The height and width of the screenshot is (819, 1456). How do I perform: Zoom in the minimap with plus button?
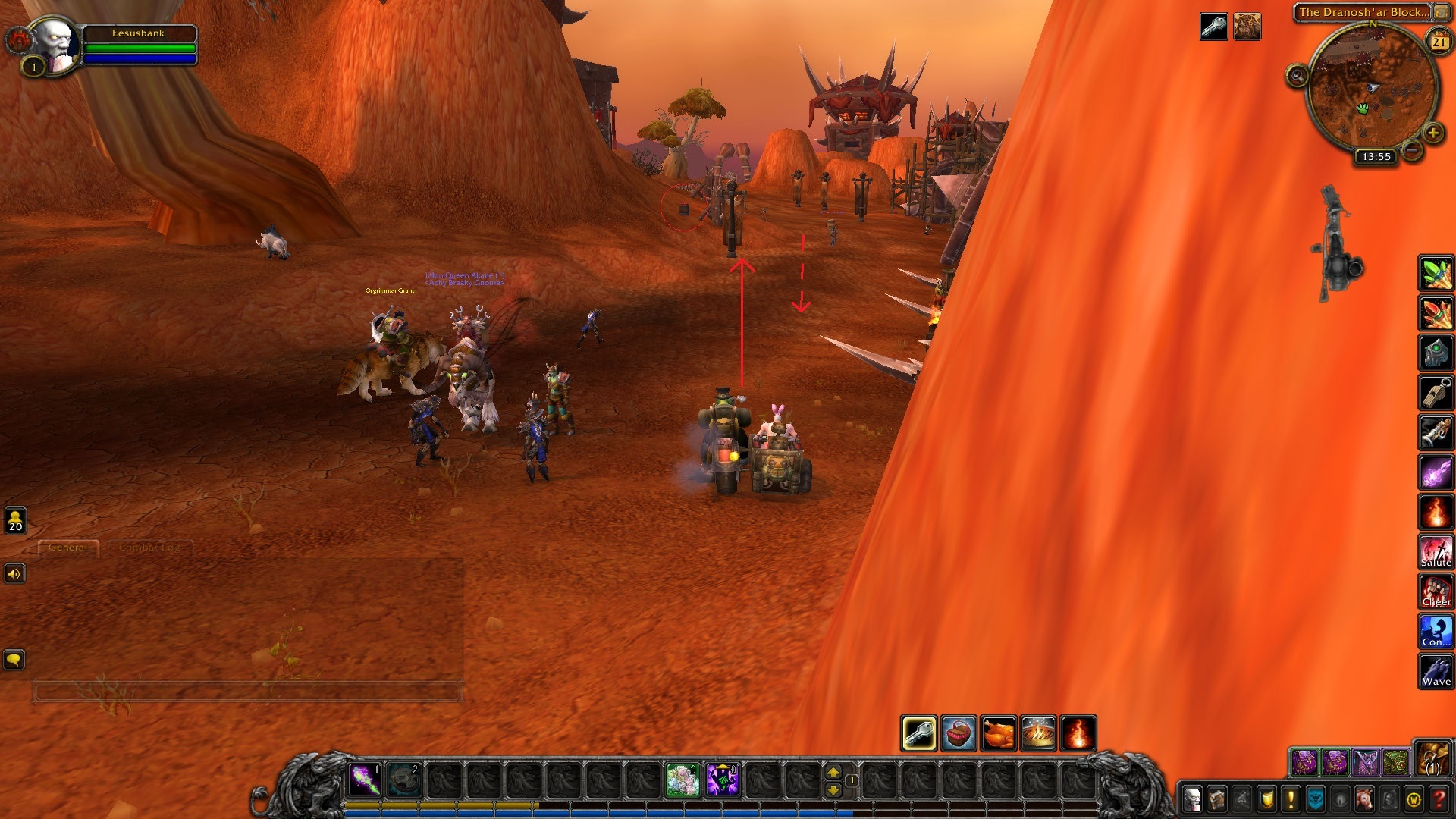[x=1432, y=133]
